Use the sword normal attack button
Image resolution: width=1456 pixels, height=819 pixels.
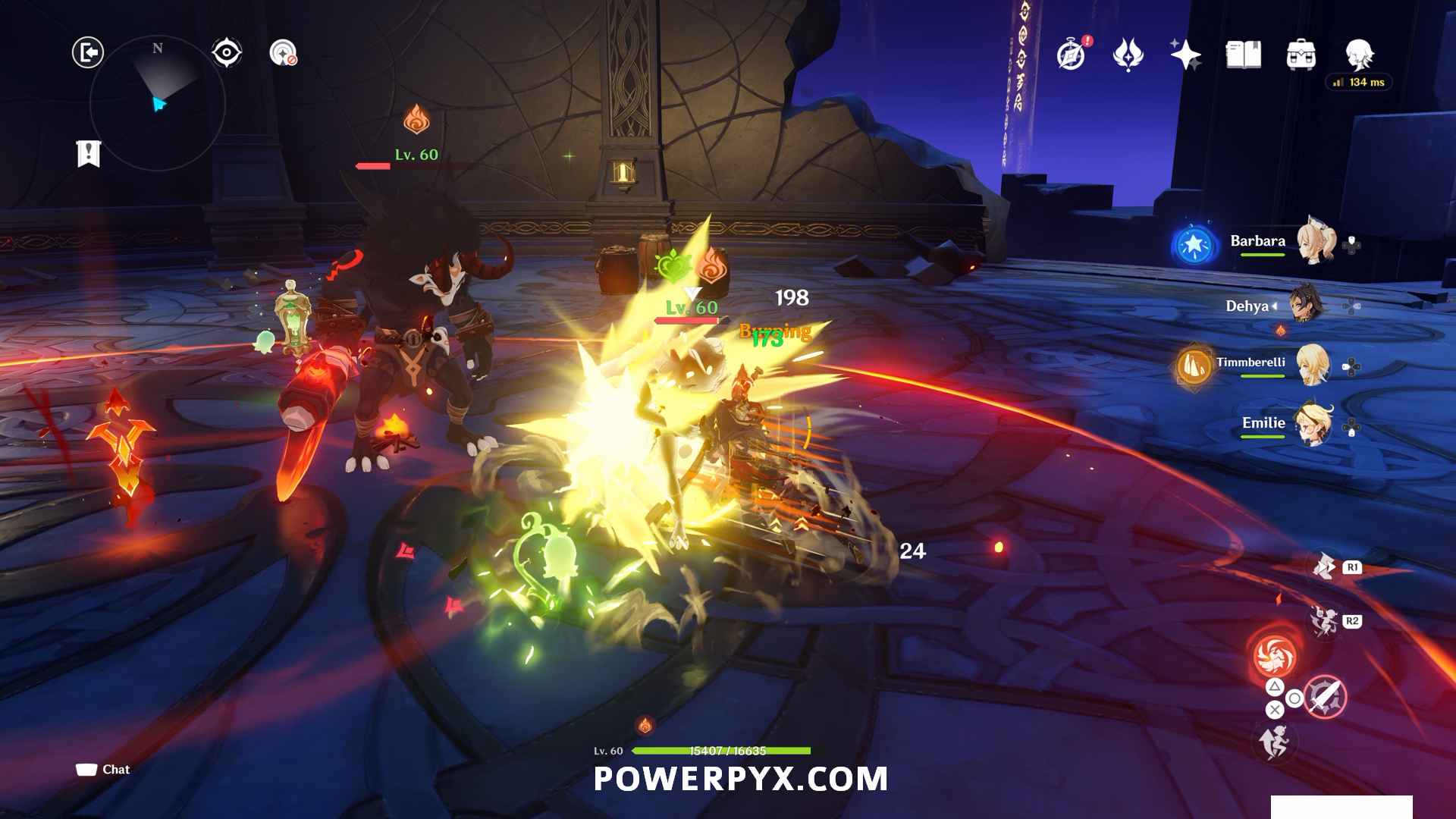tap(1325, 696)
